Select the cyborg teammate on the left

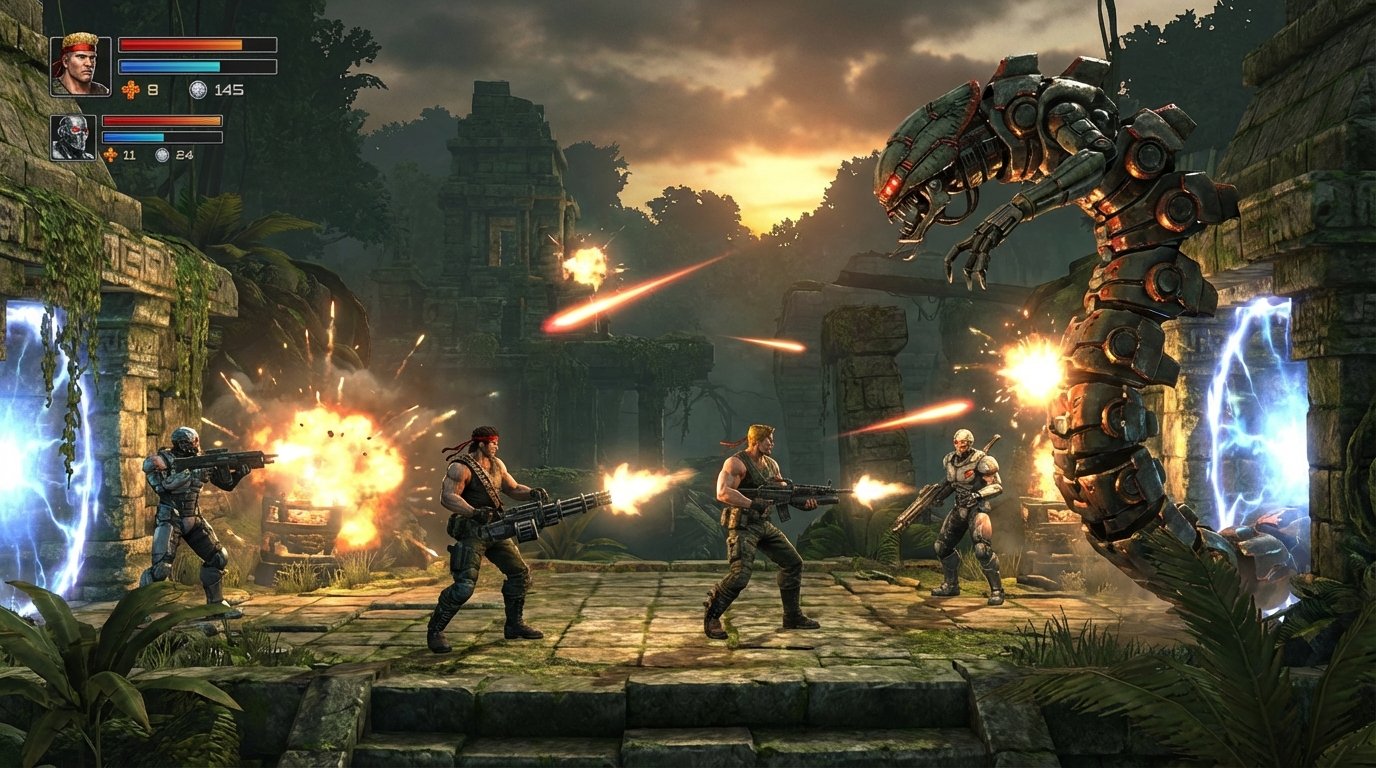click(180, 500)
